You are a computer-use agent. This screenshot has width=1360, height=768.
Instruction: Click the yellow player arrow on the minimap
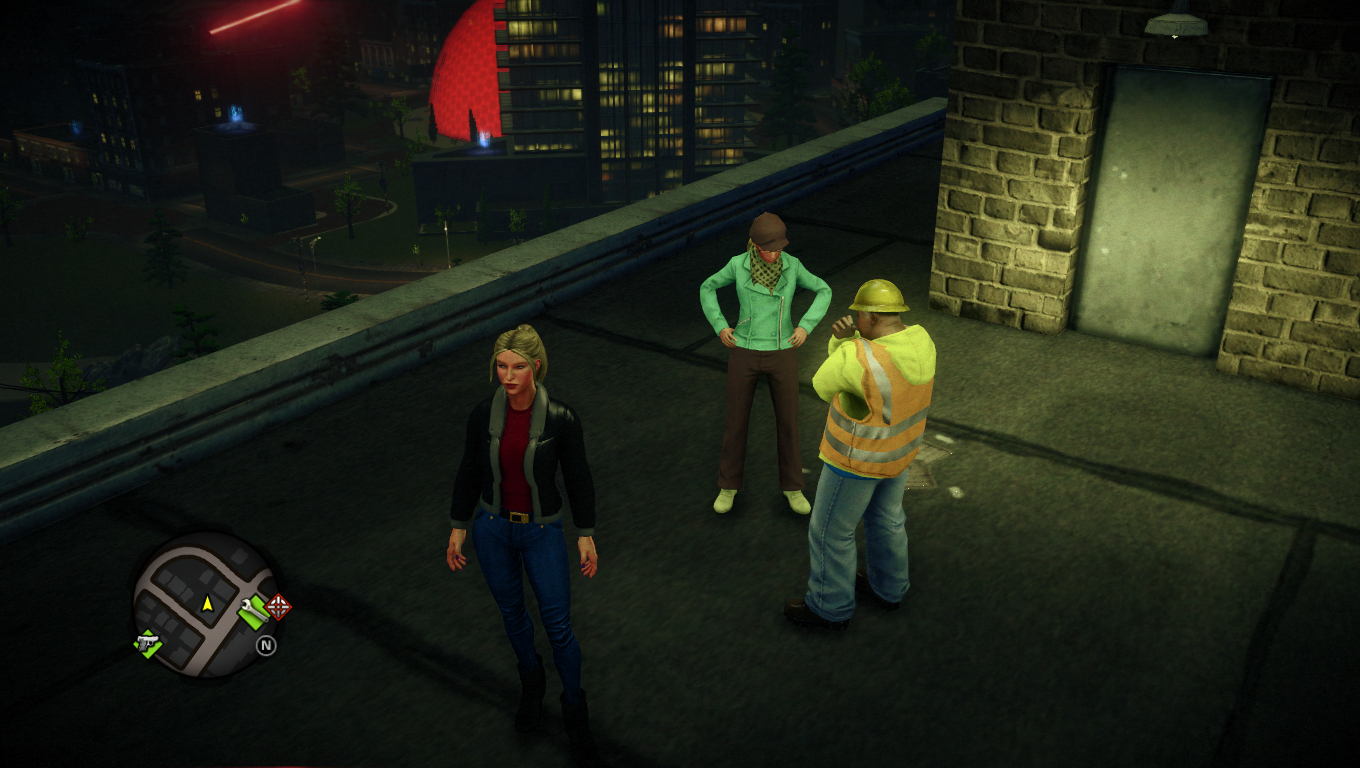click(x=207, y=604)
